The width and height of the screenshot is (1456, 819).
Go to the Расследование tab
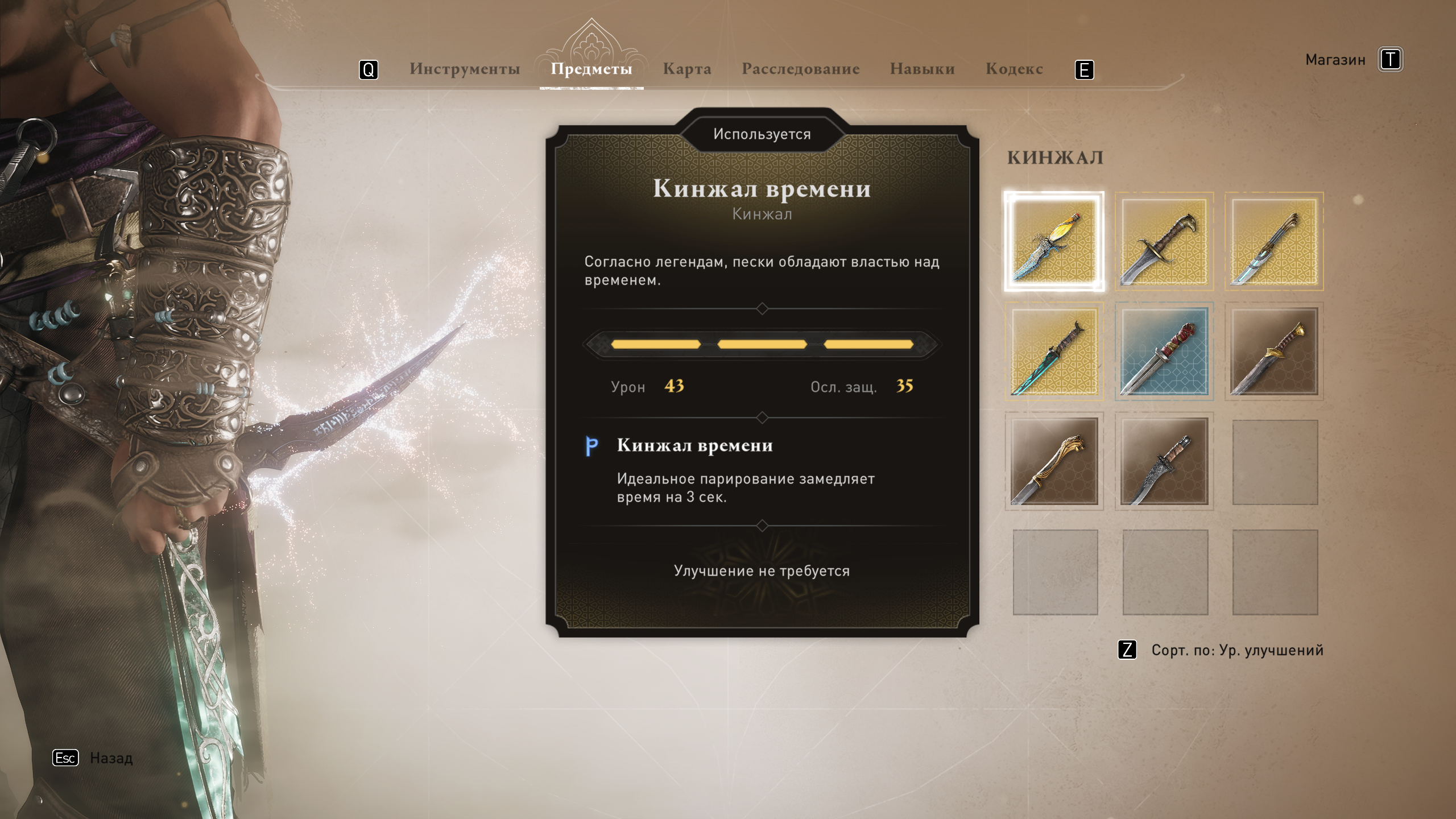pyautogui.click(x=800, y=69)
